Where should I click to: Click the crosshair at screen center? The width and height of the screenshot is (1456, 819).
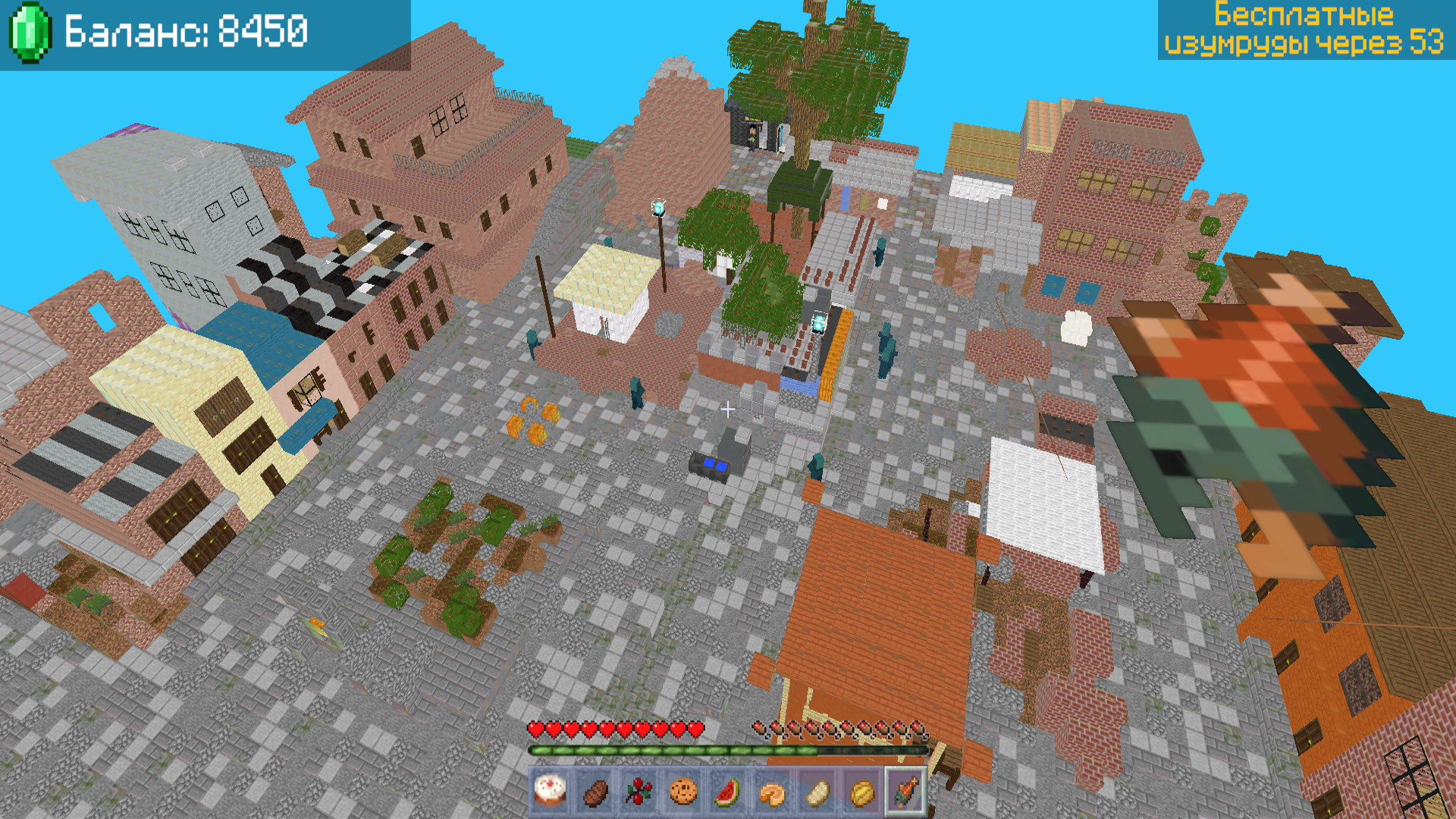(x=728, y=409)
